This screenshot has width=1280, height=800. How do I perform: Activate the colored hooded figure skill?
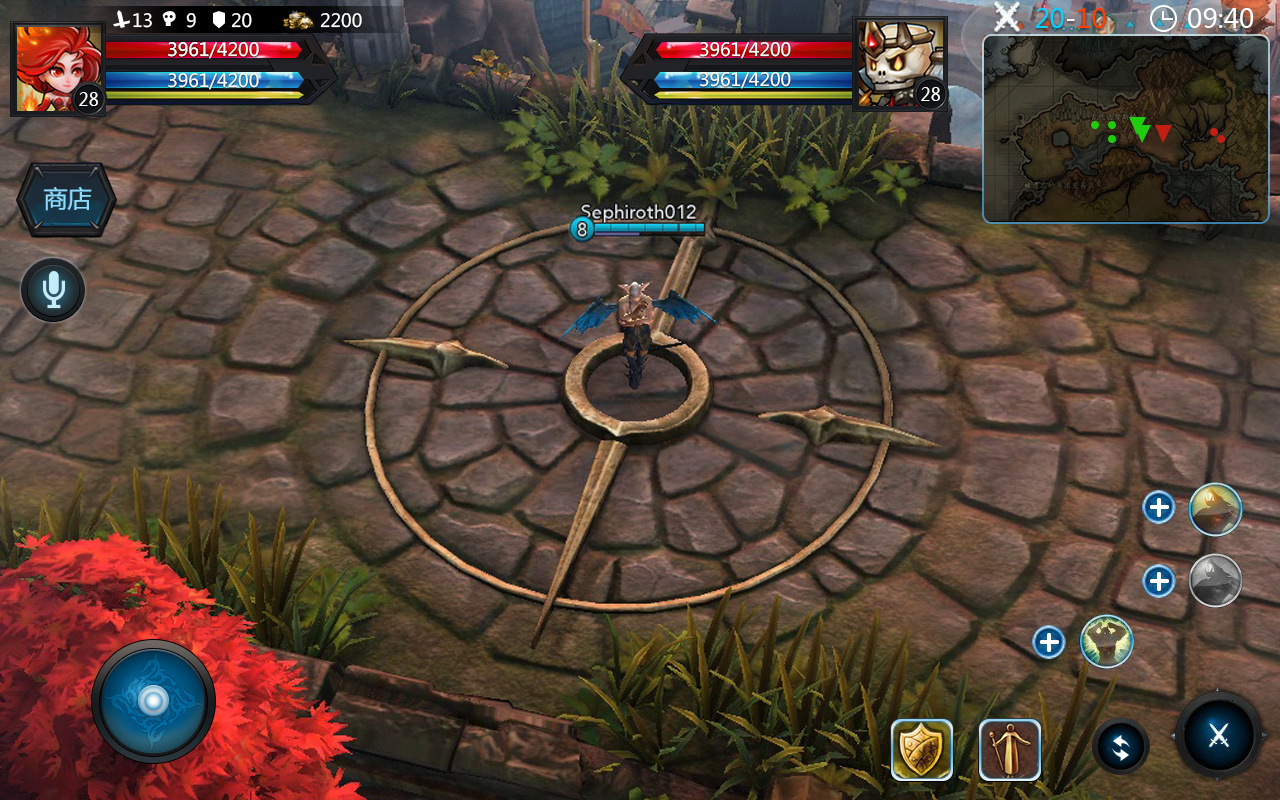click(1215, 509)
